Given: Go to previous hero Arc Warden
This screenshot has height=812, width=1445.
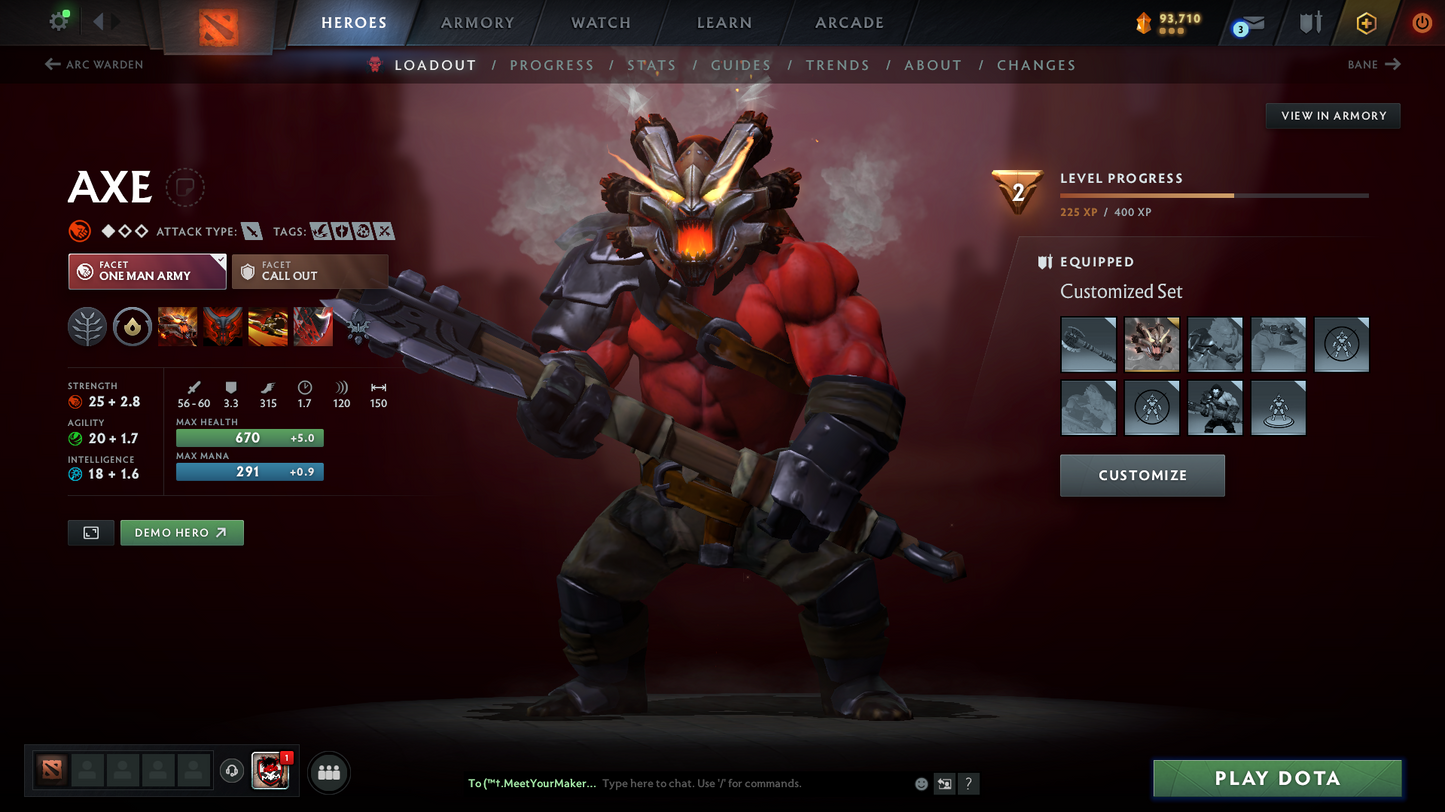Looking at the screenshot, I should click(x=94, y=65).
